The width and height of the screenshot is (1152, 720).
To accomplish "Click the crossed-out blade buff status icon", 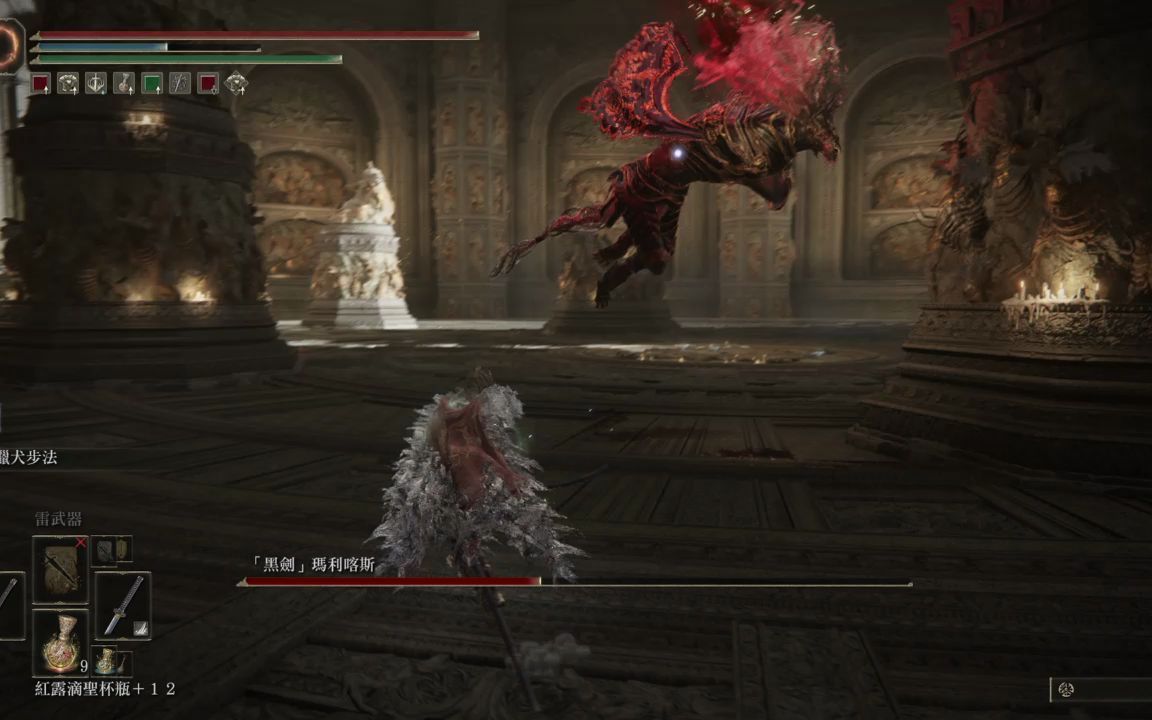I will click(180, 84).
